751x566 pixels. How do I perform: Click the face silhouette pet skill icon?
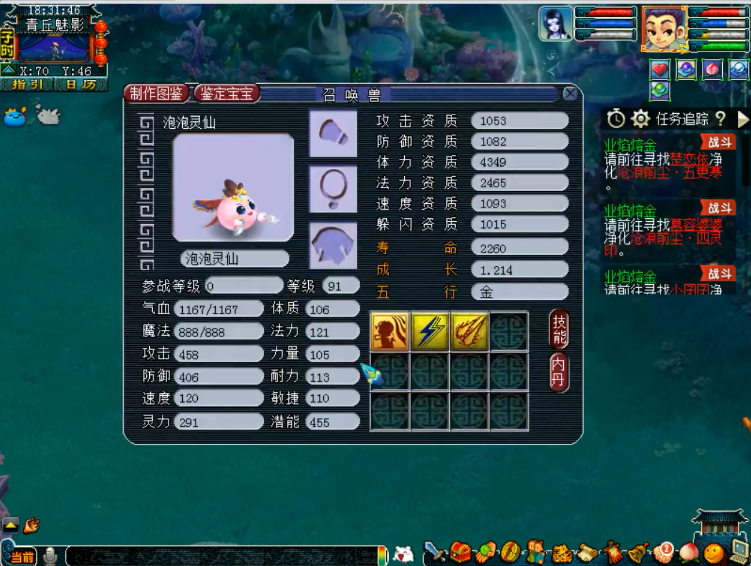390,331
